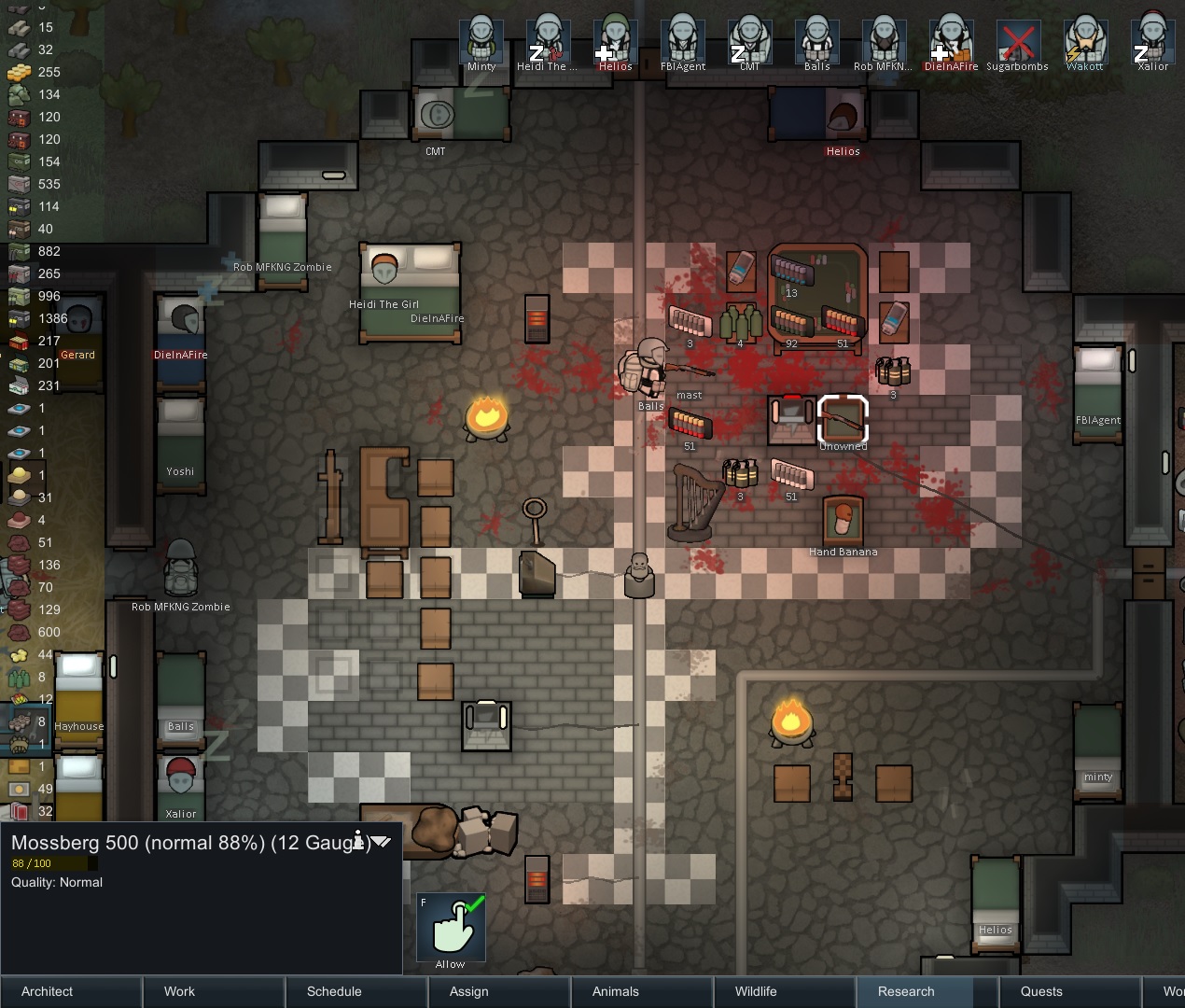Screen dimensions: 1185x1008
Task: Select FBIAgent's portrait
Action: click(x=683, y=41)
